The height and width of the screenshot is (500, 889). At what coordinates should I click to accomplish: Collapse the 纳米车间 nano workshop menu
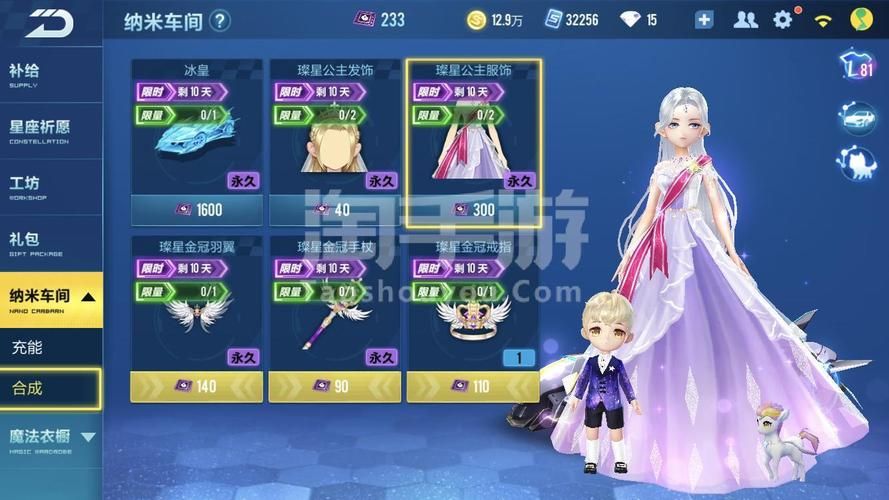50,299
